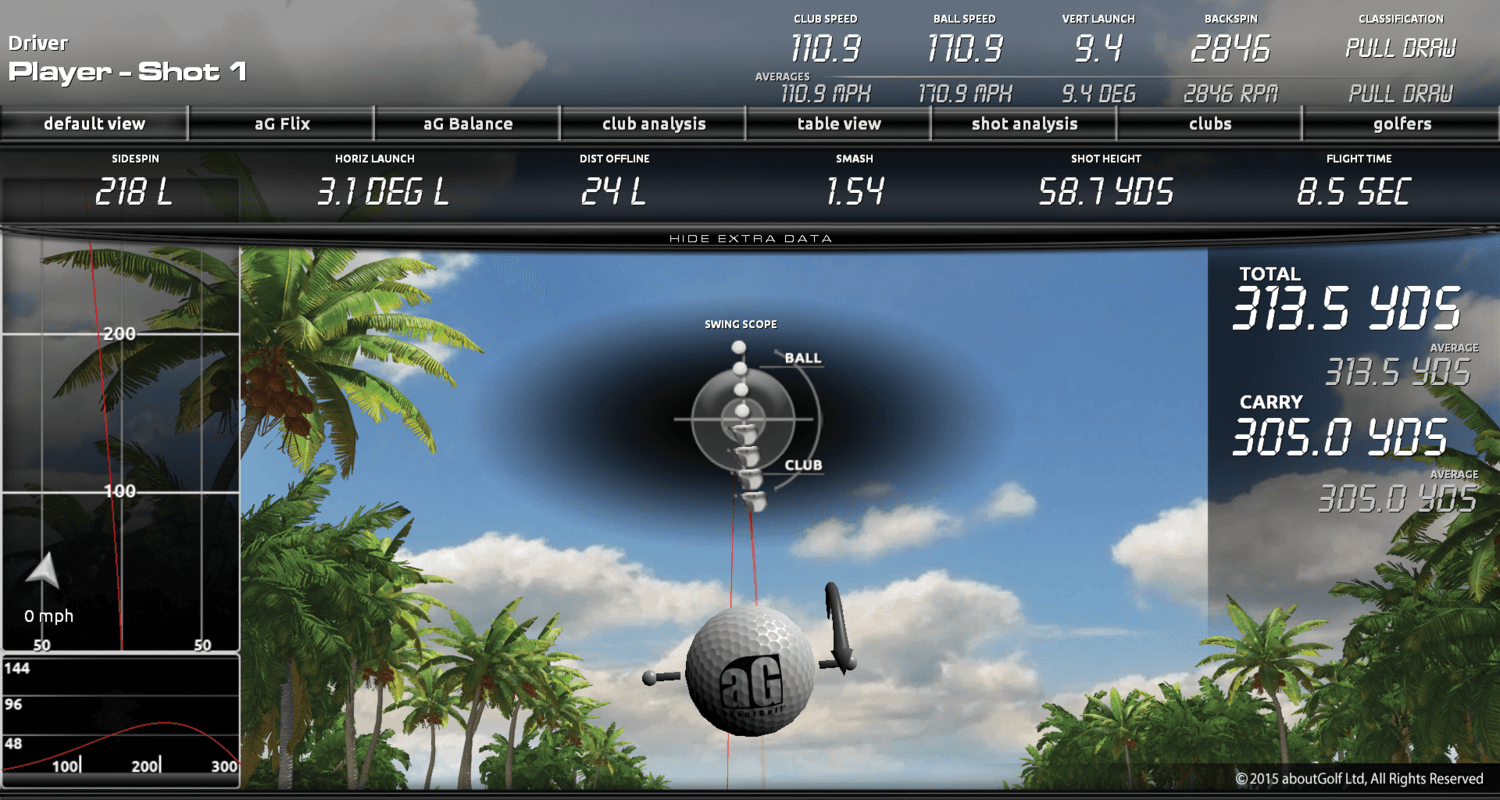Switch to the default view tab
Image resolution: width=1500 pixels, height=800 pixels.
click(94, 124)
